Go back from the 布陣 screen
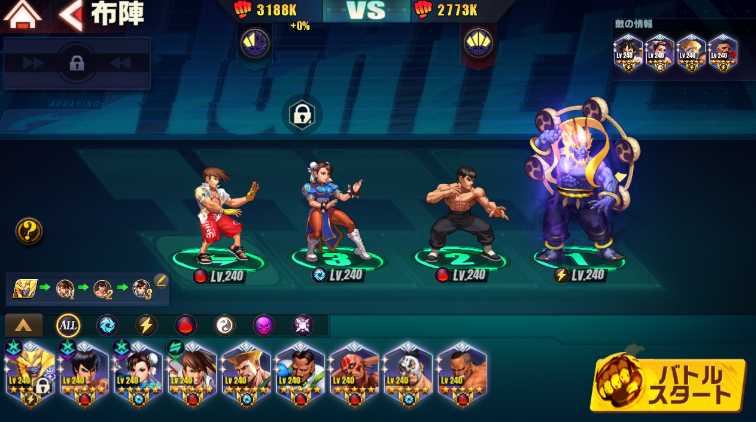This screenshot has width=756, height=422. pos(70,14)
